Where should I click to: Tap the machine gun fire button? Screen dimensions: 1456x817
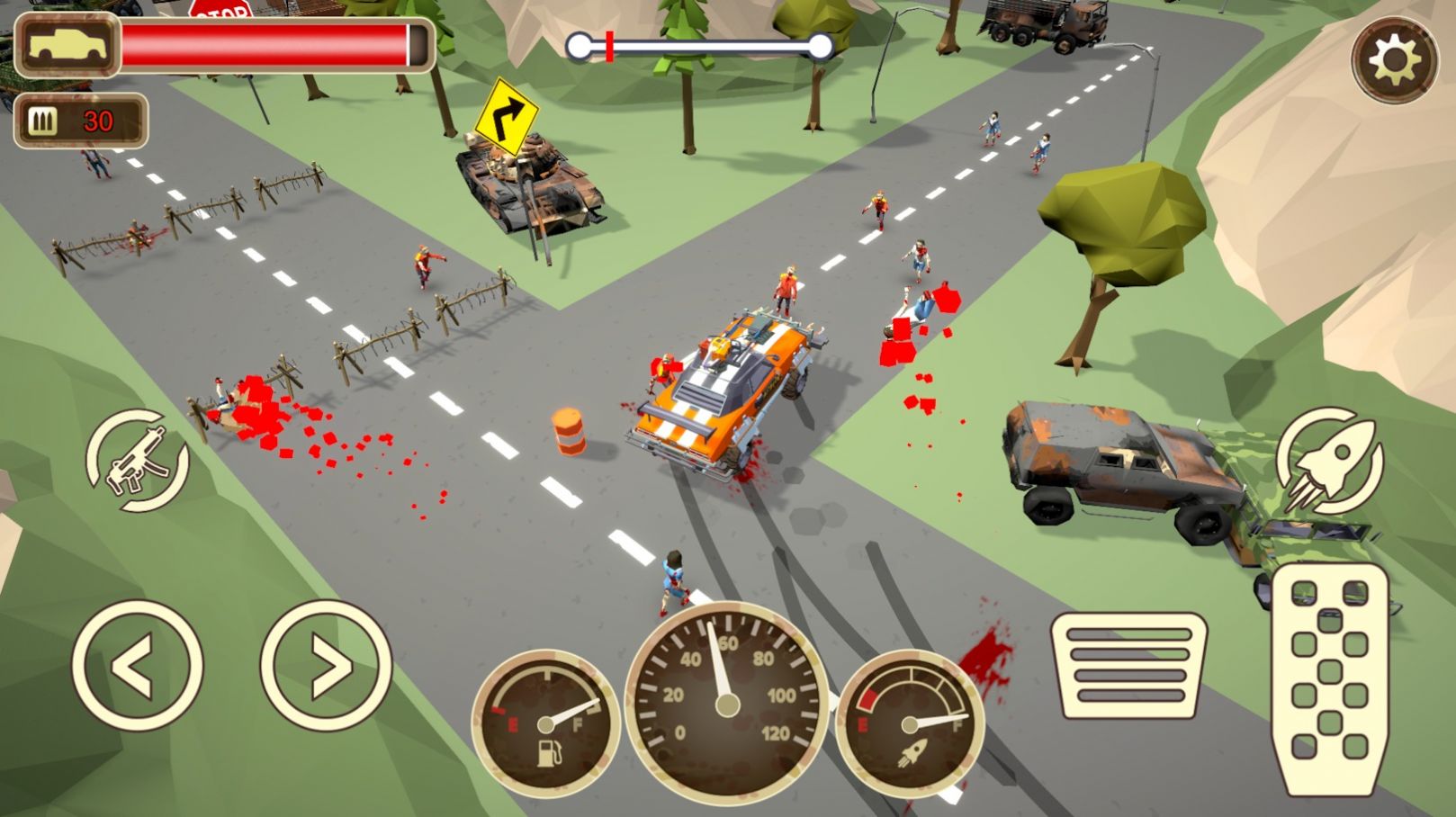[x=138, y=461]
